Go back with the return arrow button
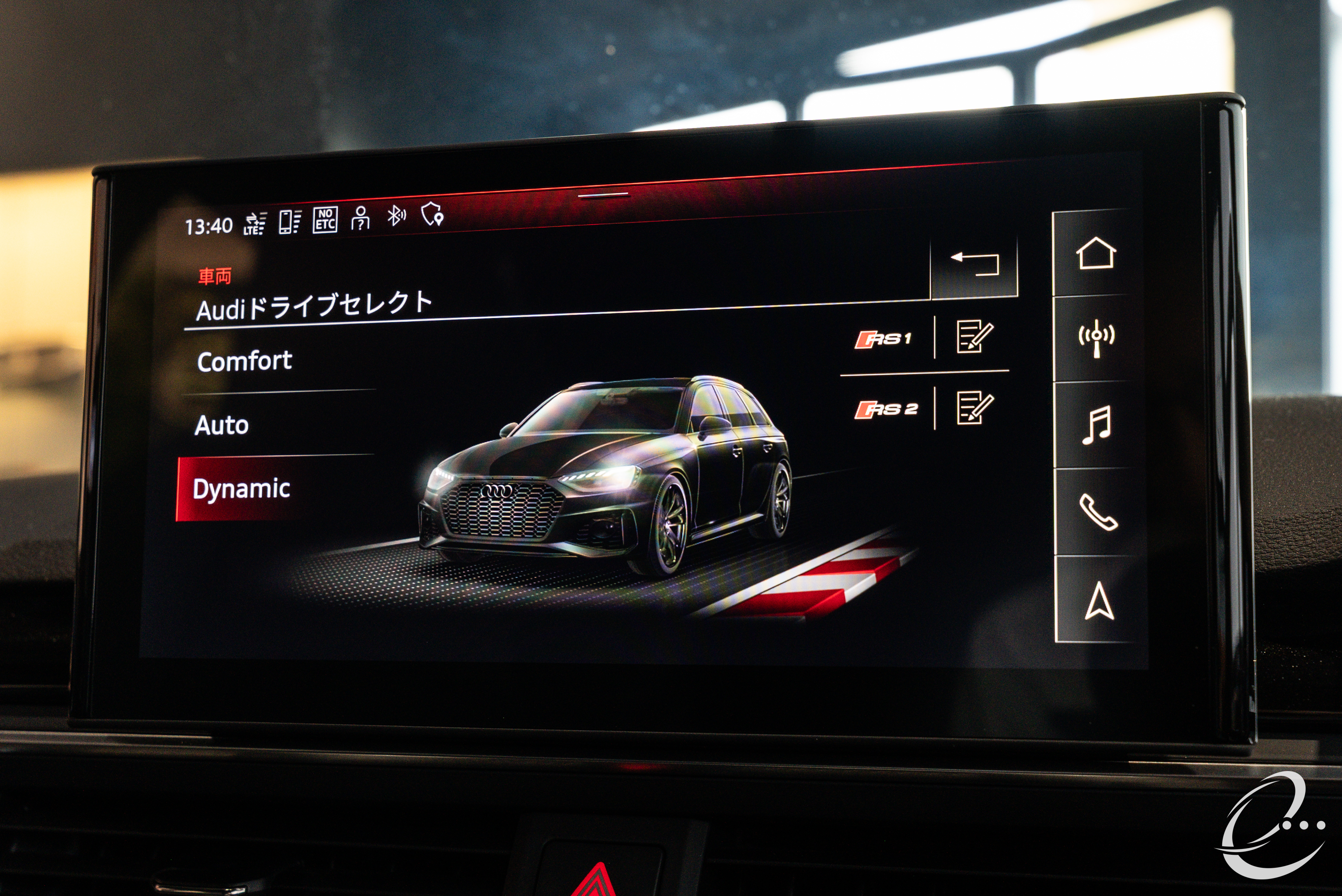Image resolution: width=1342 pixels, height=896 pixels. coord(974,265)
